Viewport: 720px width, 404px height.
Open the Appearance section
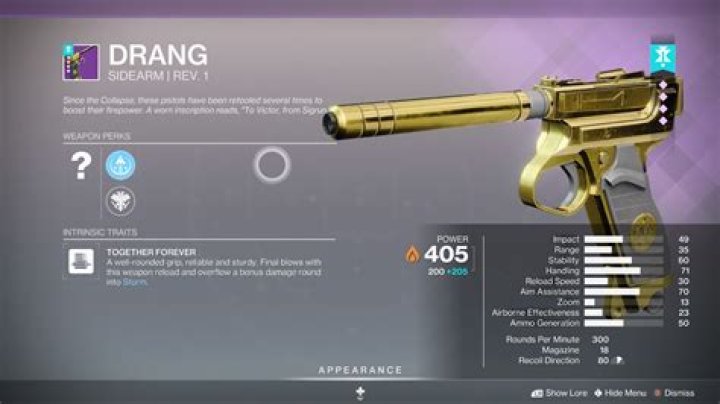(x=360, y=371)
